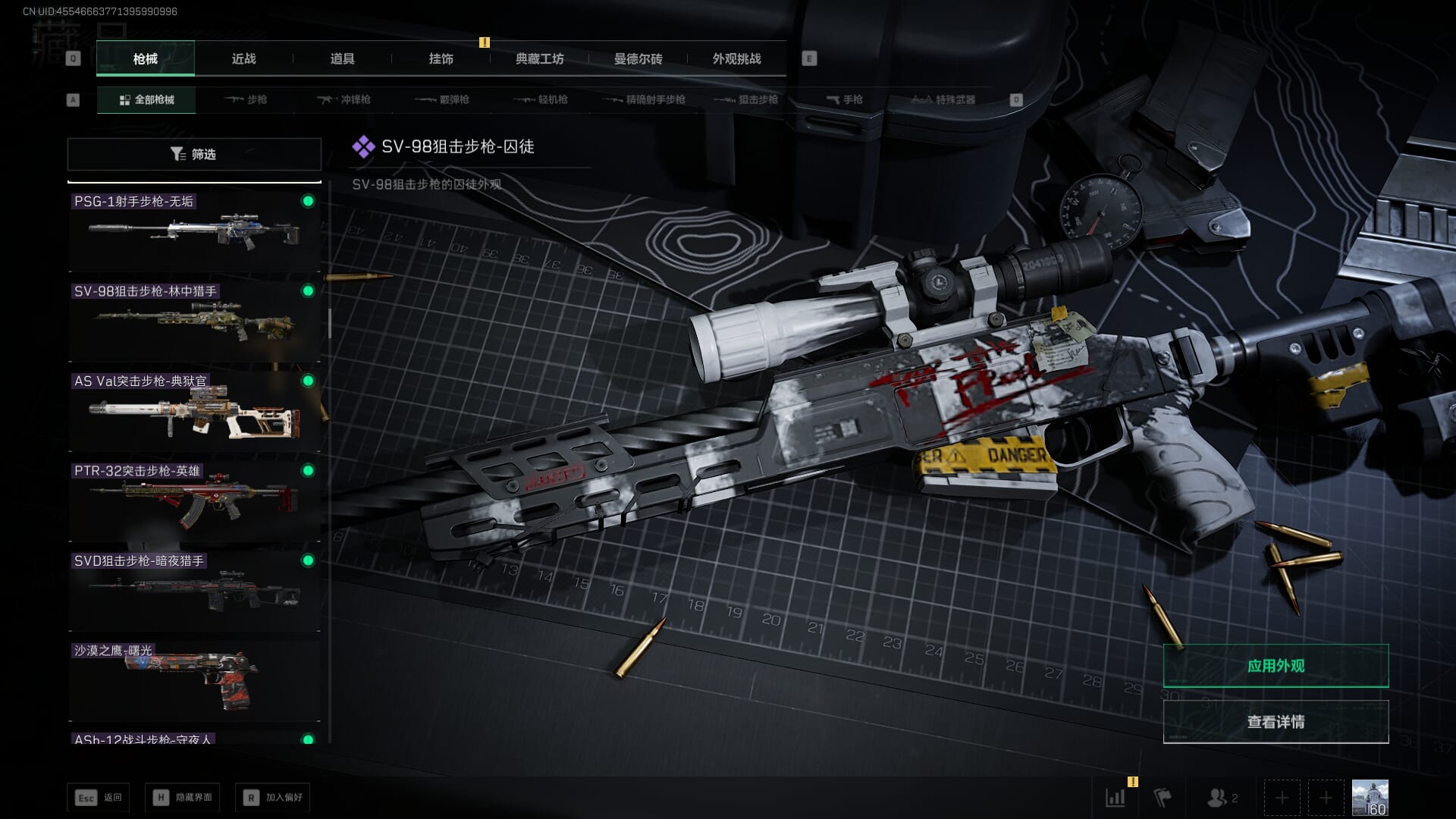Pick the AS Val突击步枪-典狱官 skin
This screenshot has height=819, width=1456.
[194, 412]
